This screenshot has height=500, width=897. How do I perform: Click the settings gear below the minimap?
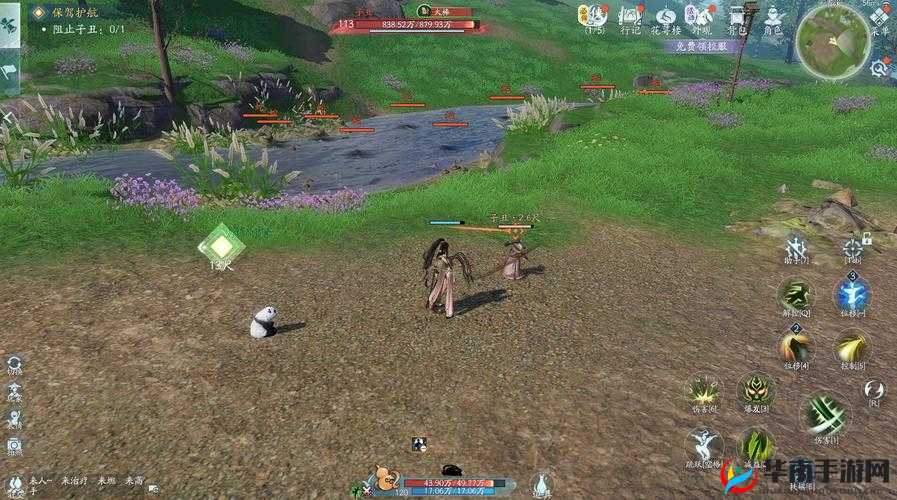(x=879, y=67)
